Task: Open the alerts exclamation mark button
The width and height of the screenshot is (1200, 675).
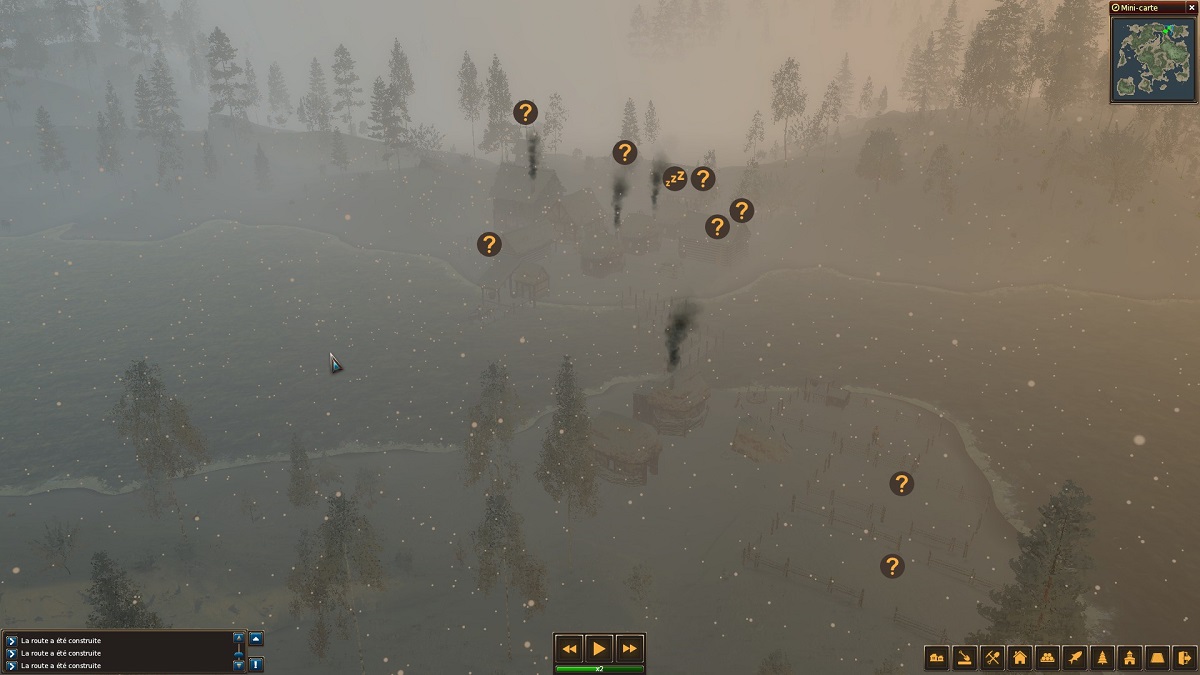Action: point(256,664)
